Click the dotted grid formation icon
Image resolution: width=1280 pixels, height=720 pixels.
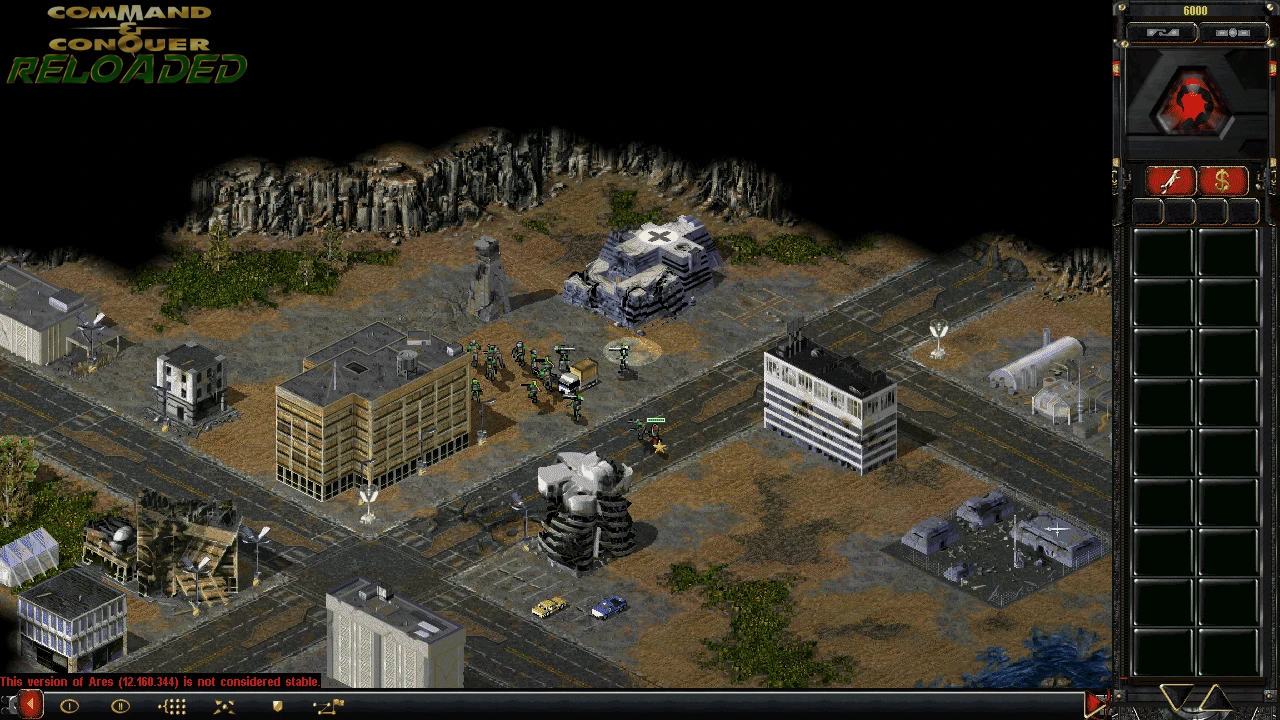[x=172, y=706]
